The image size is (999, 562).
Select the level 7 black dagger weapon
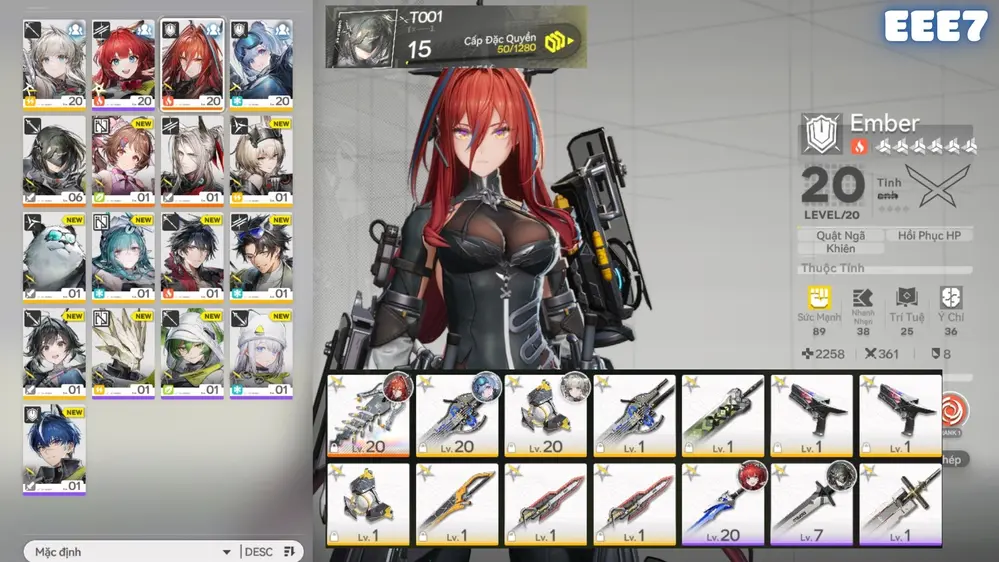pyautogui.click(x=810, y=504)
